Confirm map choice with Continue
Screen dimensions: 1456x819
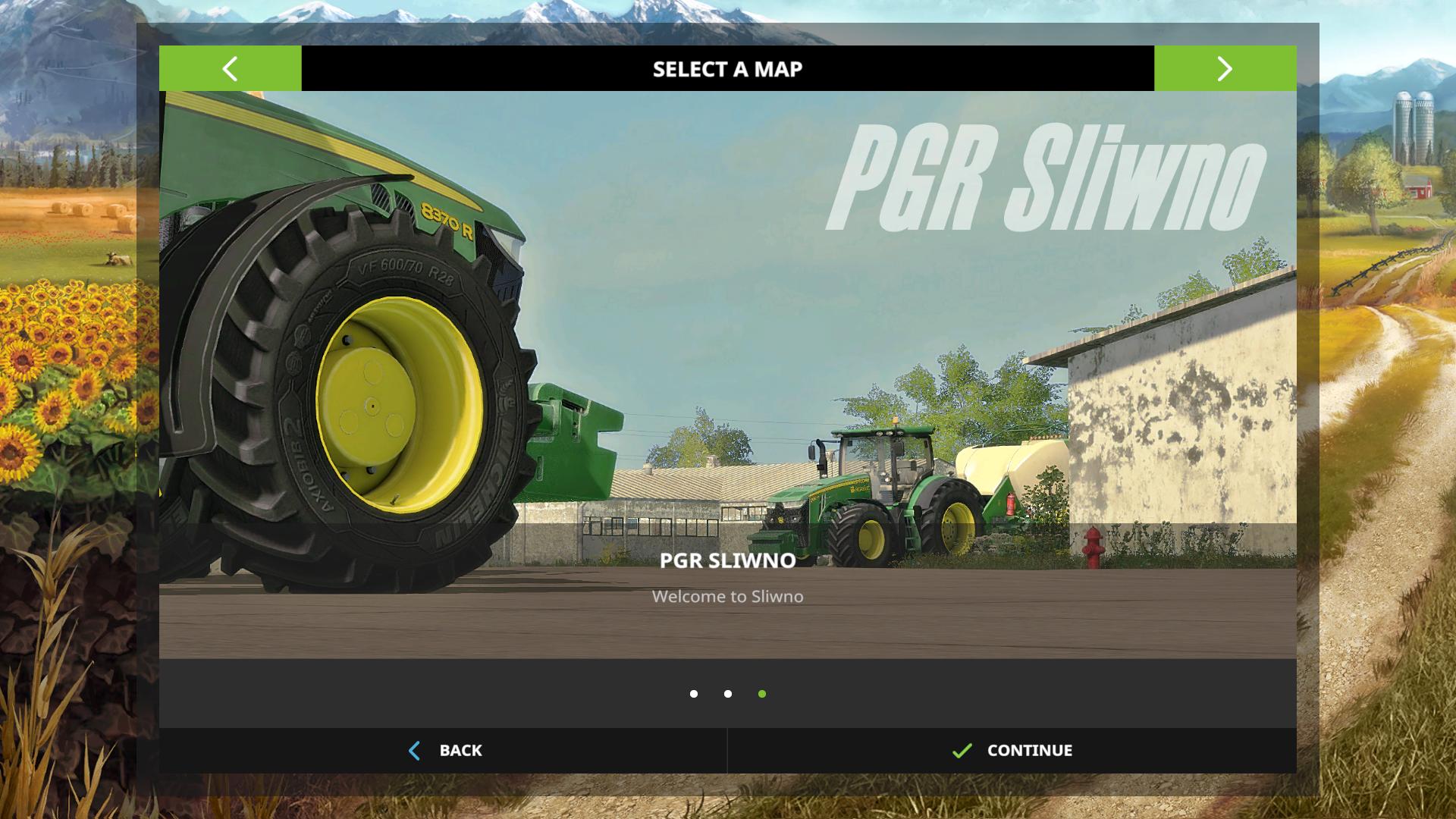coord(1012,751)
